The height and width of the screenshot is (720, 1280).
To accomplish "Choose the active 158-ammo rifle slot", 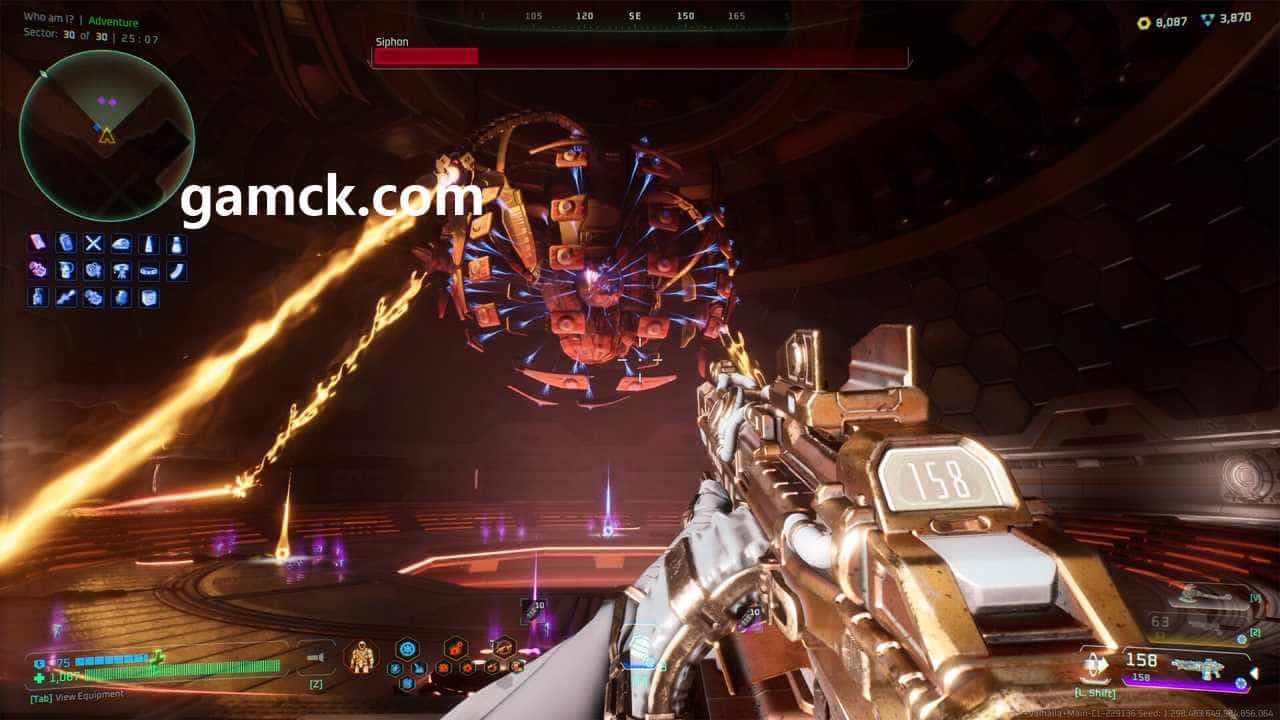I will coord(1185,664).
